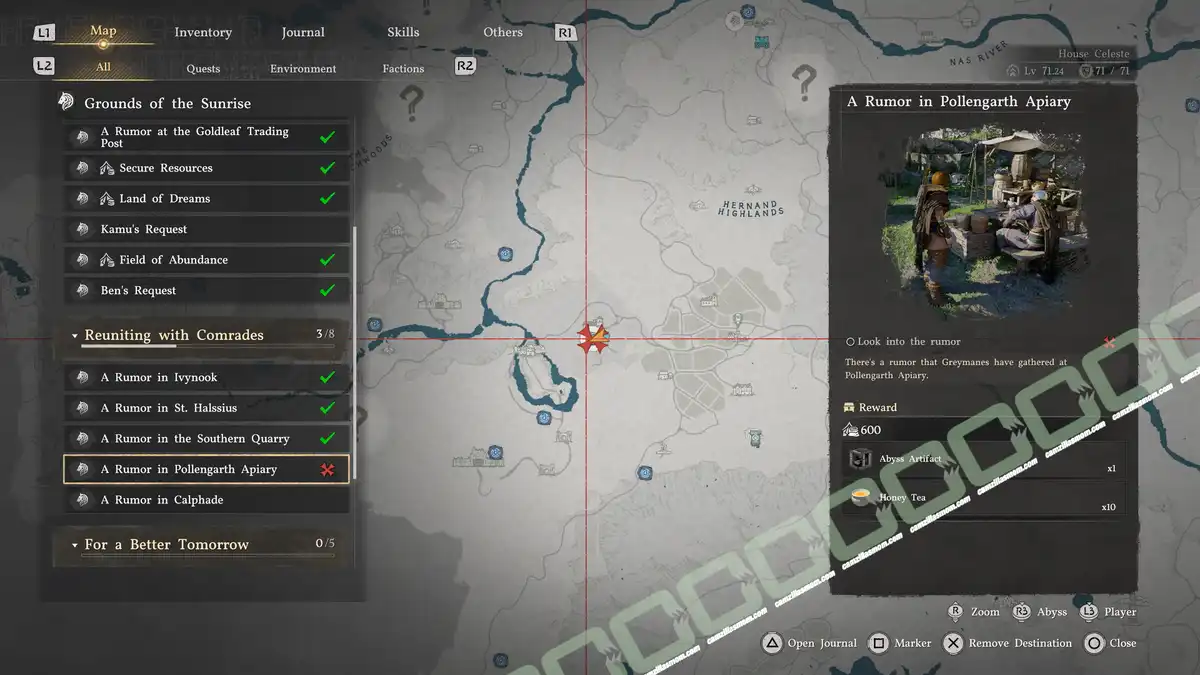Show the Quests map filter
1200x675 pixels.
coord(203,69)
